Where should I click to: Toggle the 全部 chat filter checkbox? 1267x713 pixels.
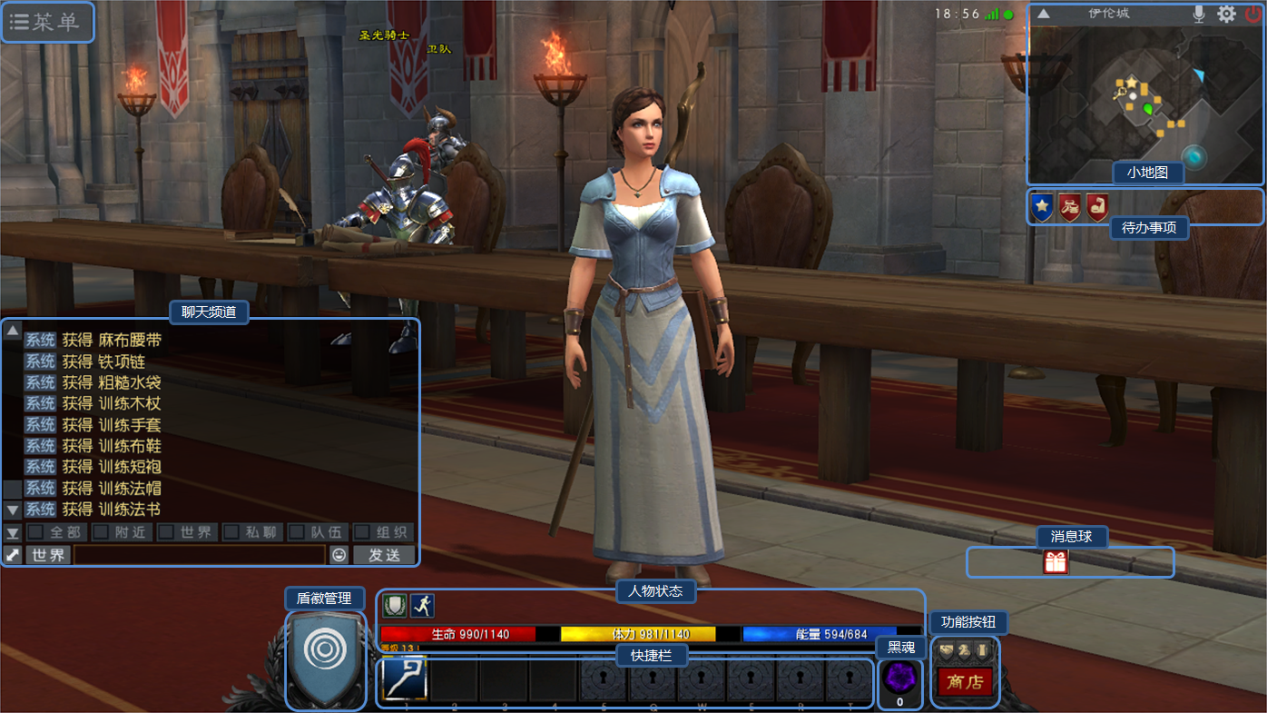(x=36, y=532)
